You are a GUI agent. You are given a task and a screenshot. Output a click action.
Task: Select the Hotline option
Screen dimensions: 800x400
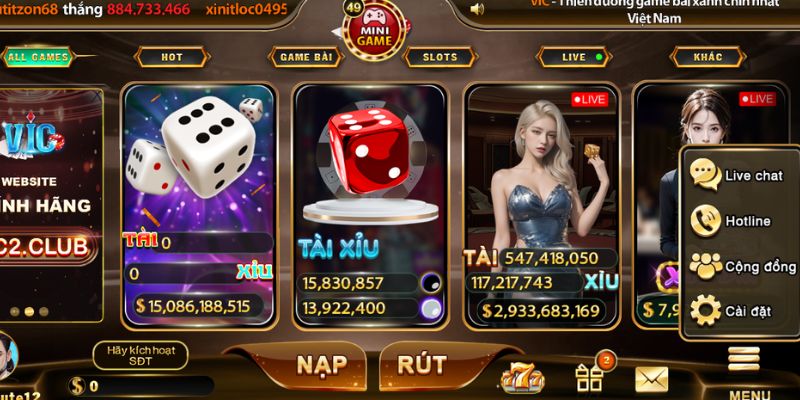tap(740, 221)
